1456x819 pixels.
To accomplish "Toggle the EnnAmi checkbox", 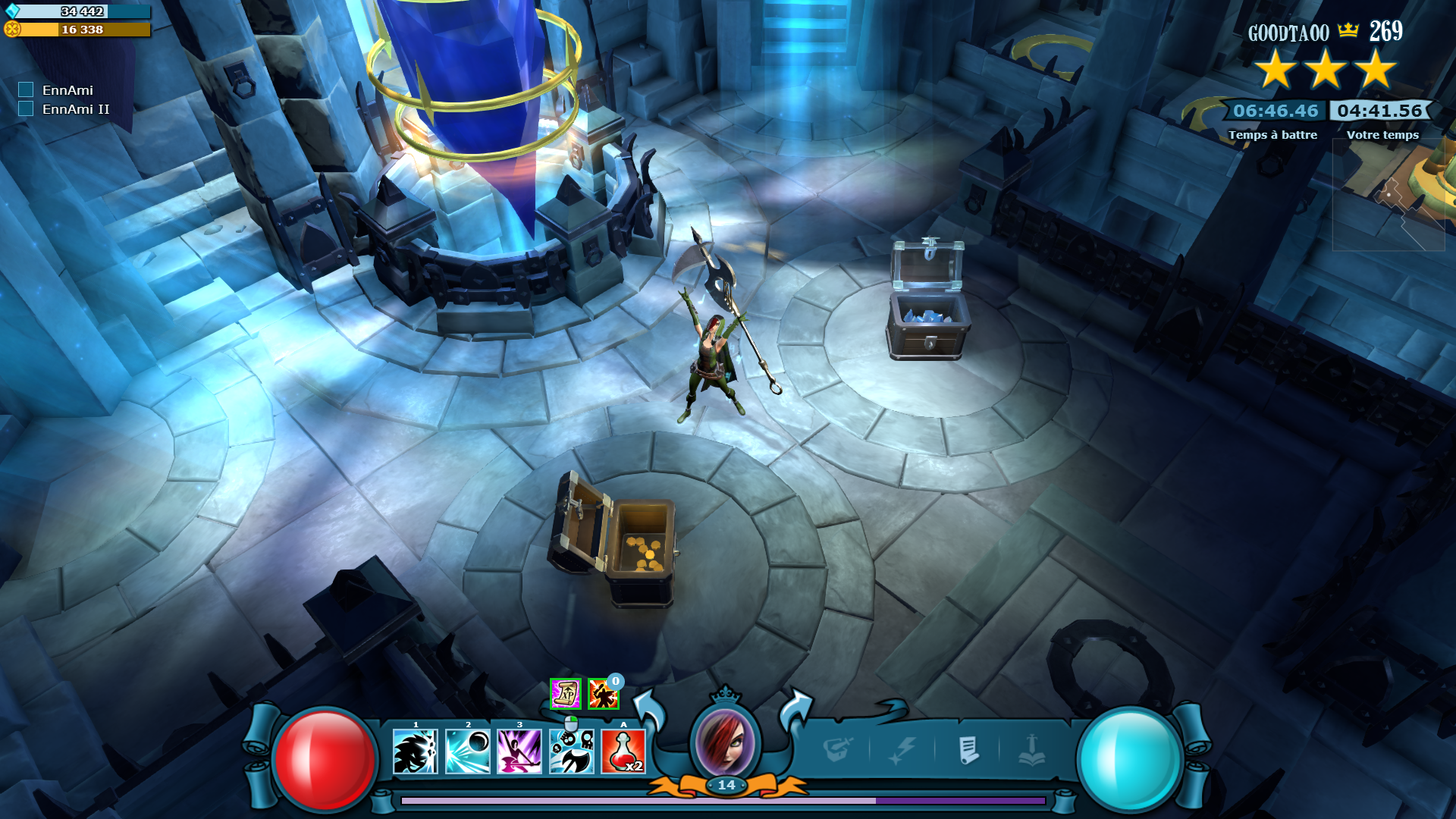I will pyautogui.click(x=26, y=90).
